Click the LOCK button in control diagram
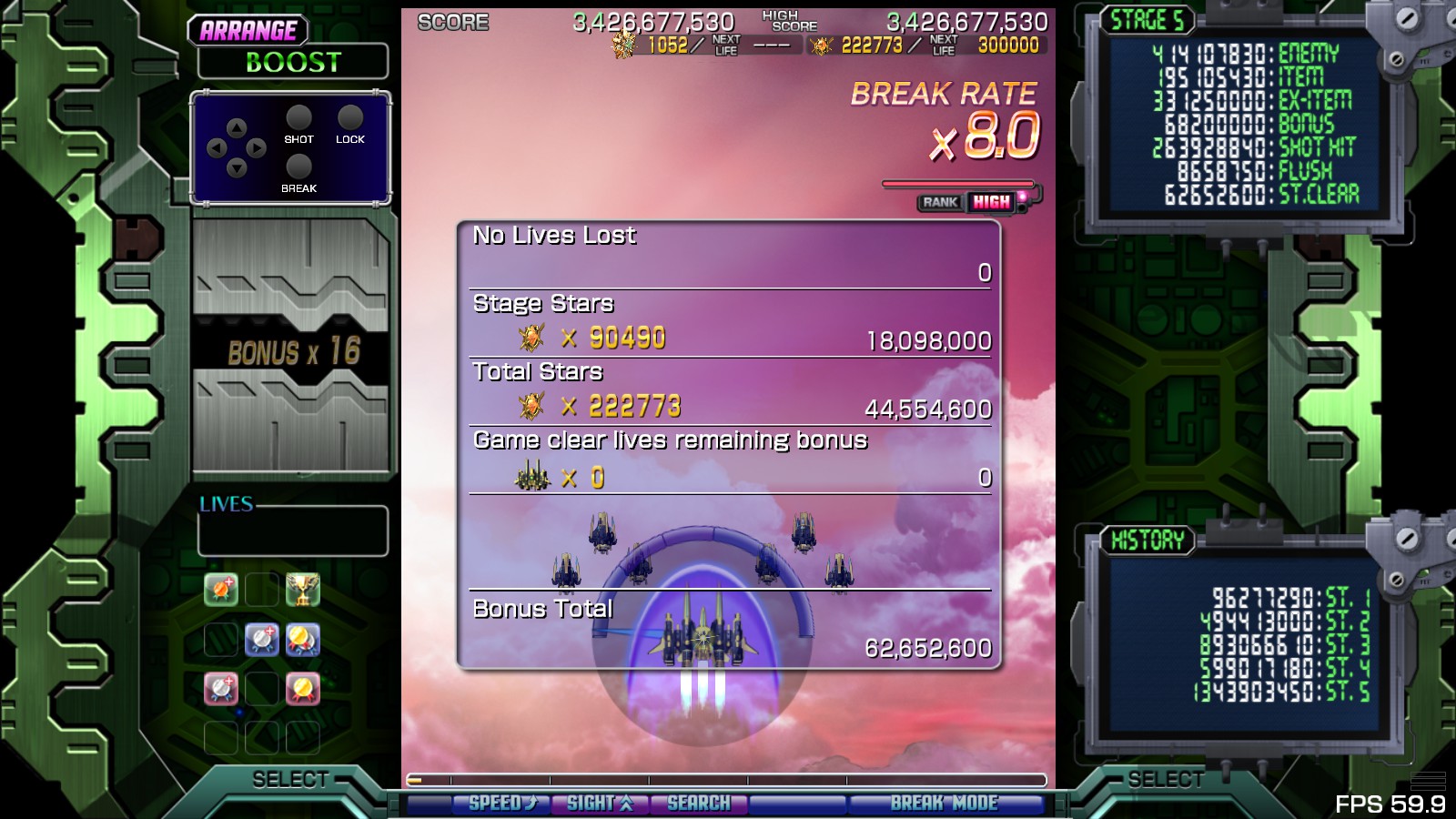The width and height of the screenshot is (1456, 819). (x=349, y=119)
